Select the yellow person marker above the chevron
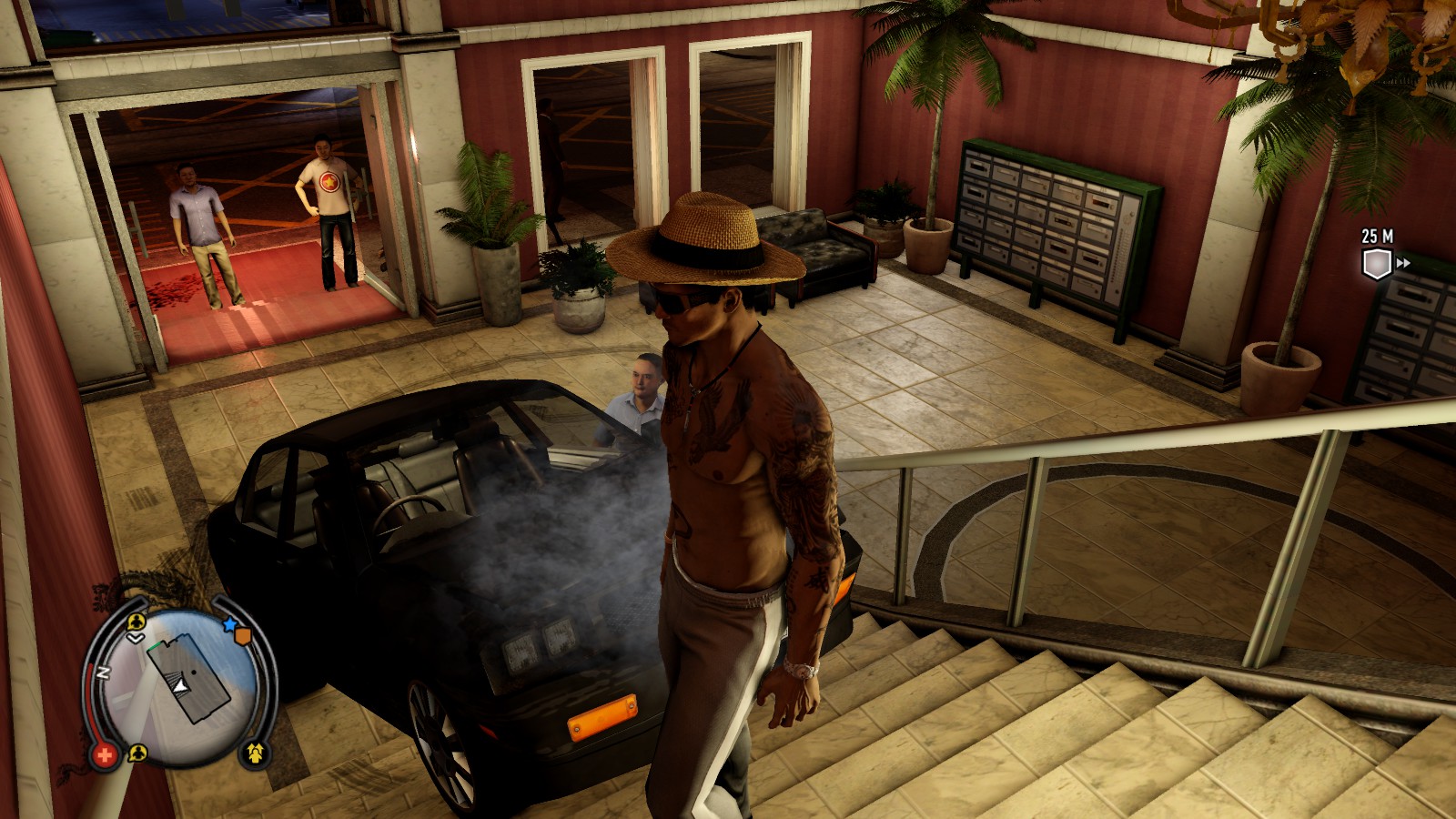The width and height of the screenshot is (1456, 819). pos(136,622)
